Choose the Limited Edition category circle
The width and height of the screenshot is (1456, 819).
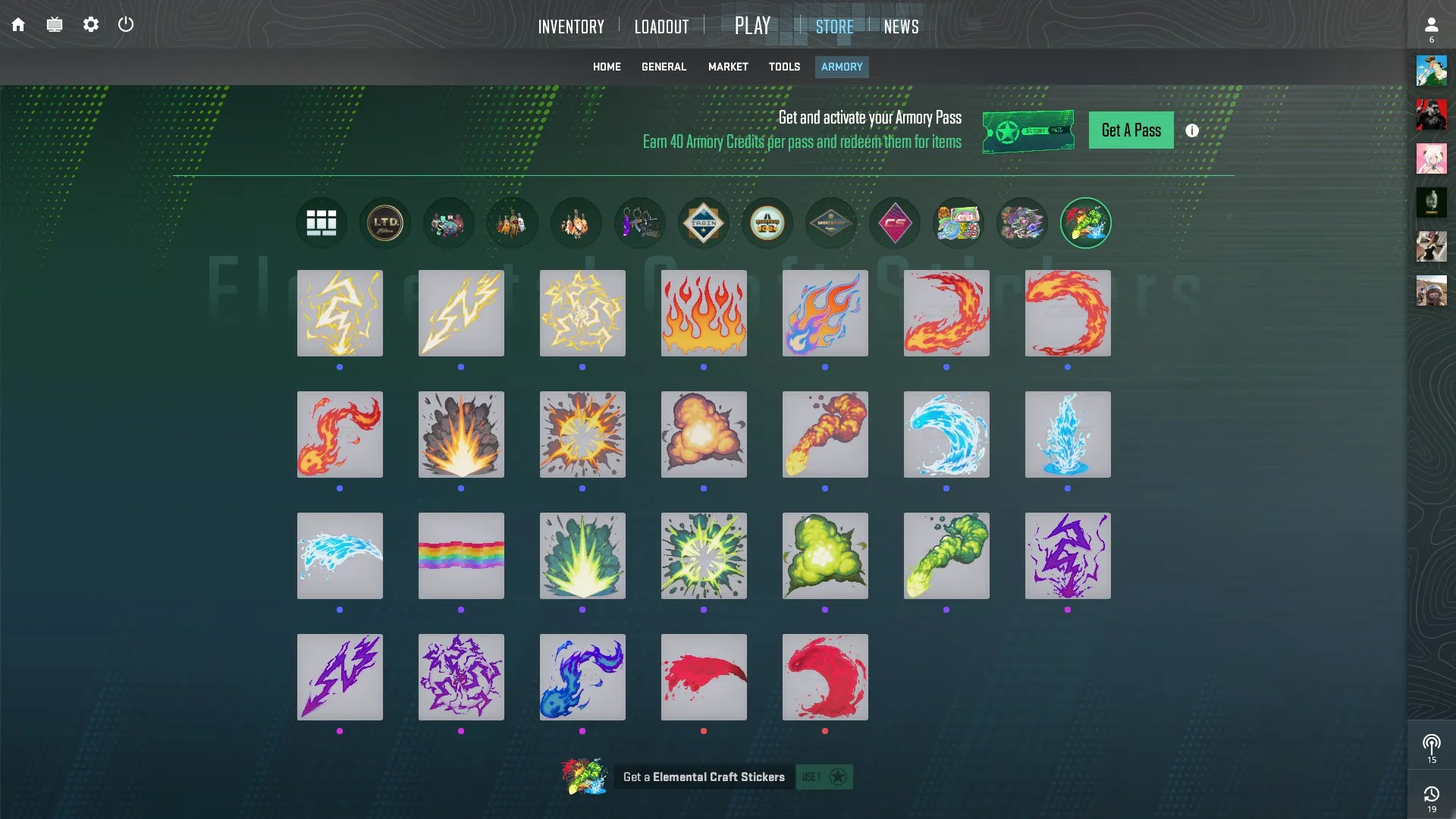[385, 223]
